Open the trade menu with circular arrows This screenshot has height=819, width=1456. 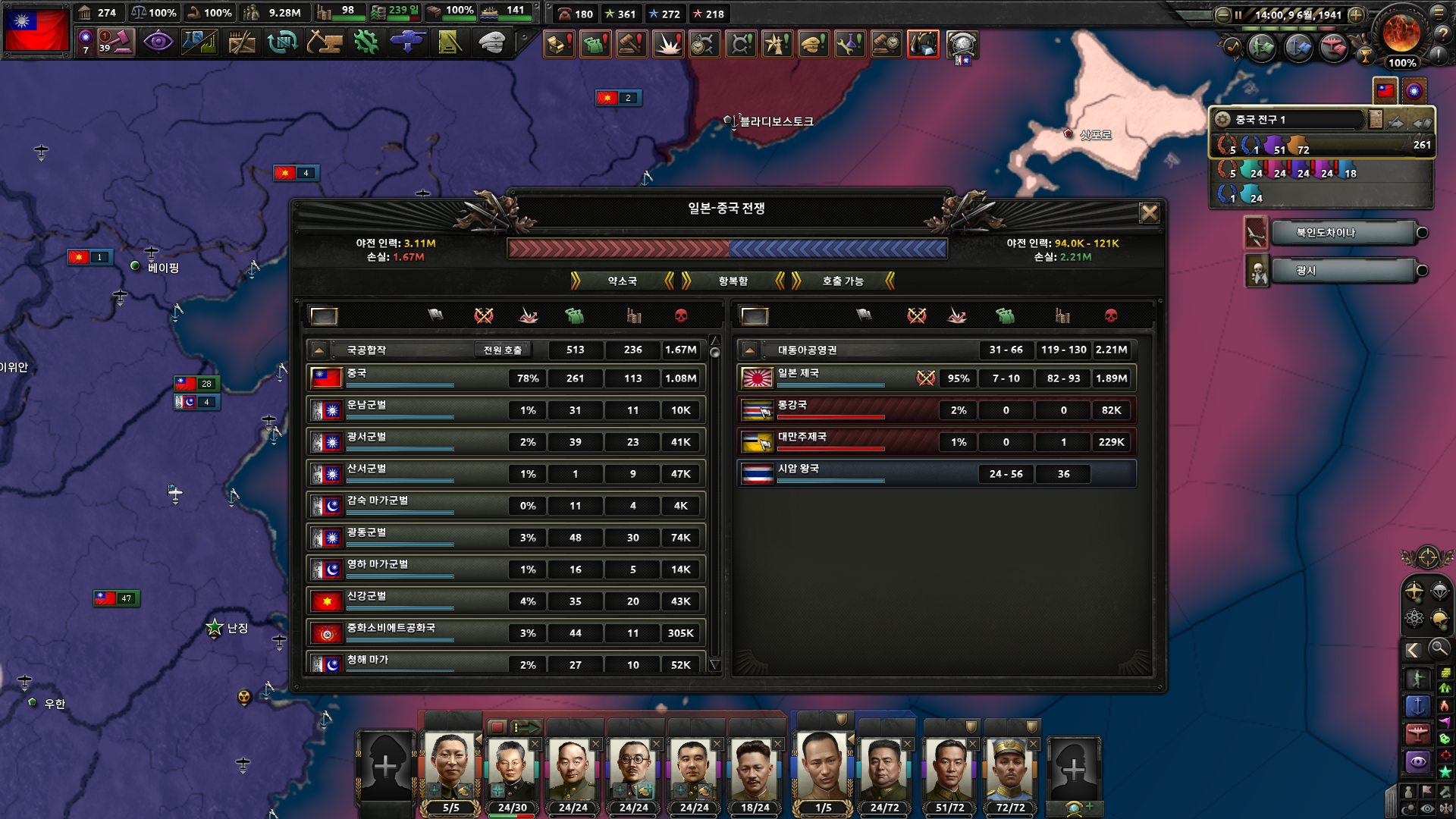pyautogui.click(x=282, y=42)
